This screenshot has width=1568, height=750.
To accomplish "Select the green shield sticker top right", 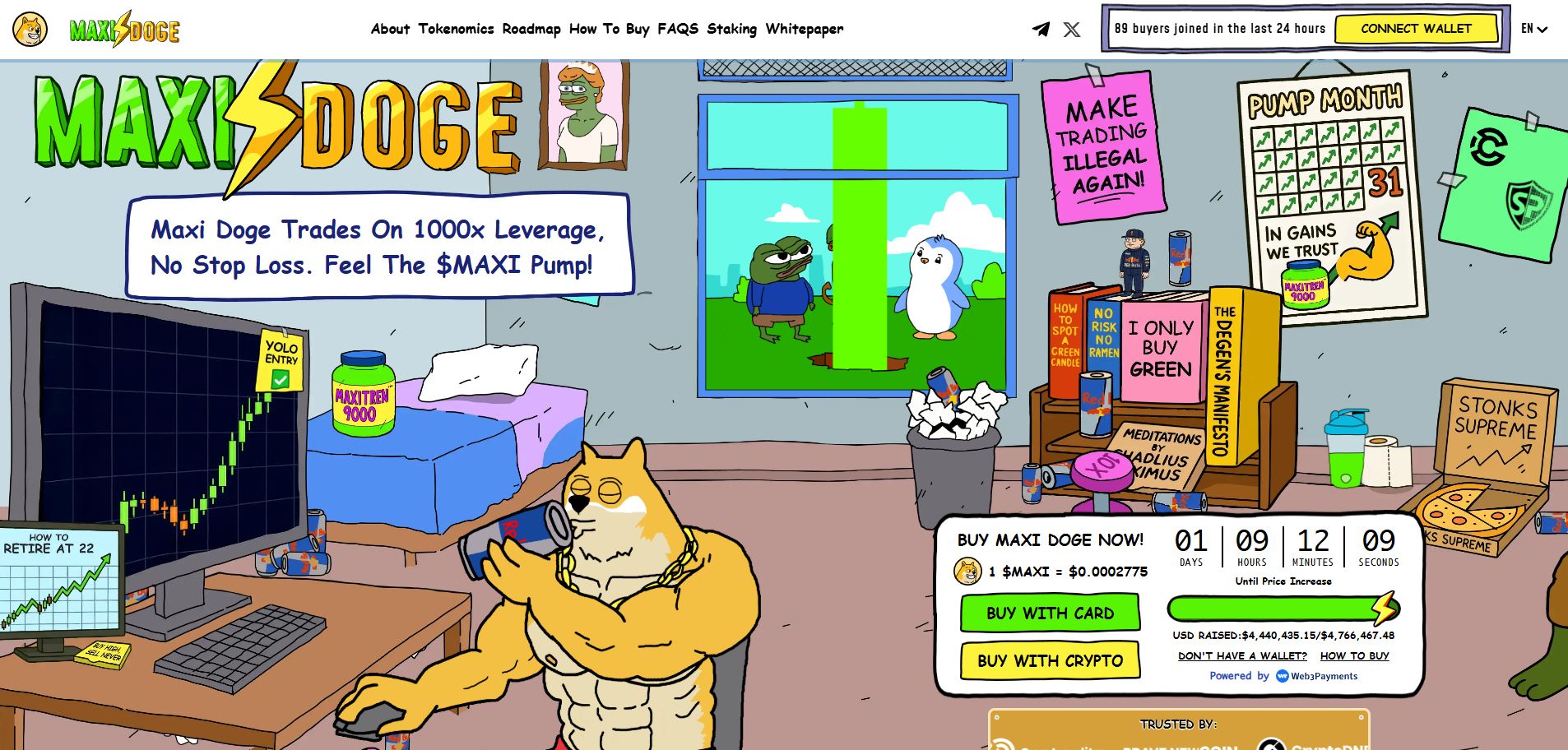I will (1528, 205).
